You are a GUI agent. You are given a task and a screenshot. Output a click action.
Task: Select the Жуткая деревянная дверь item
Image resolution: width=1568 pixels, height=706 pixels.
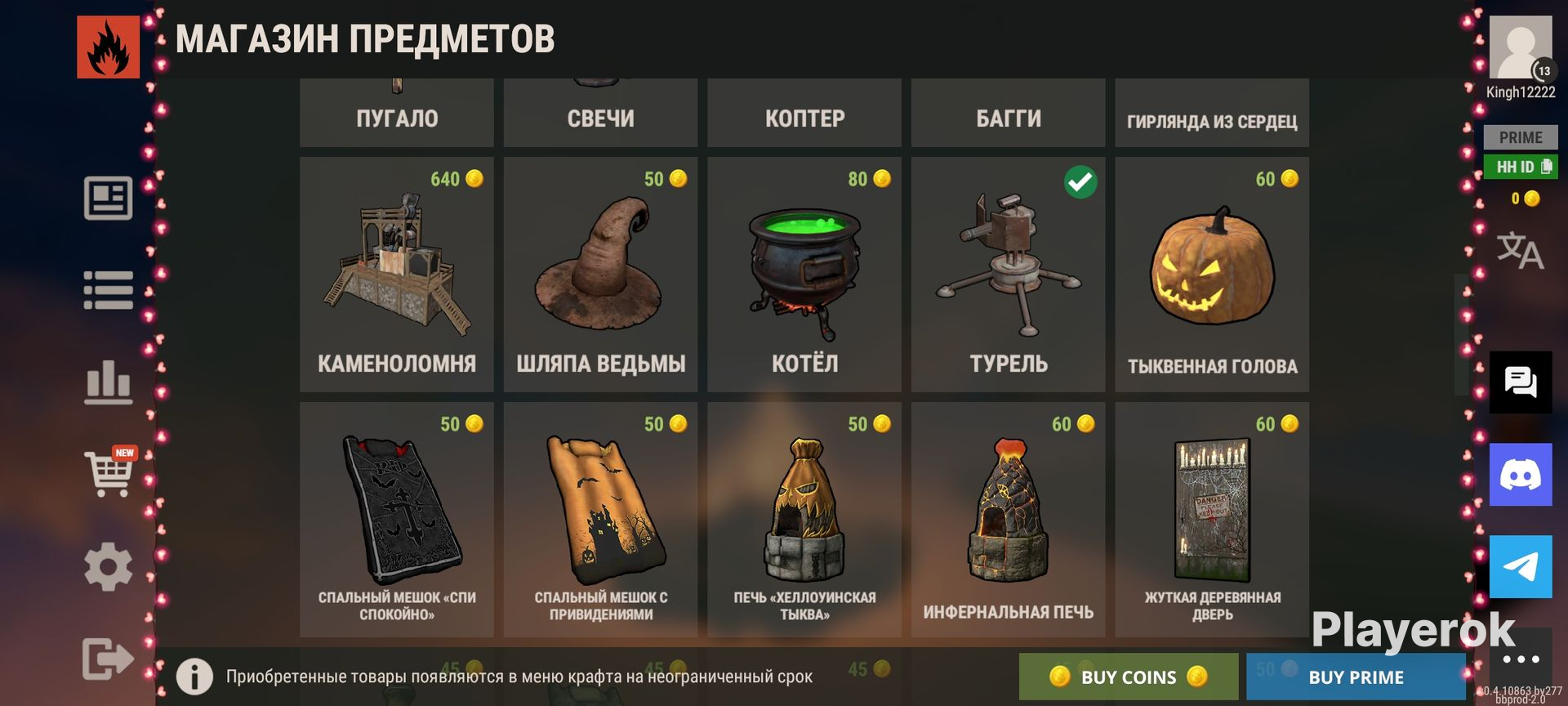tap(1212, 520)
